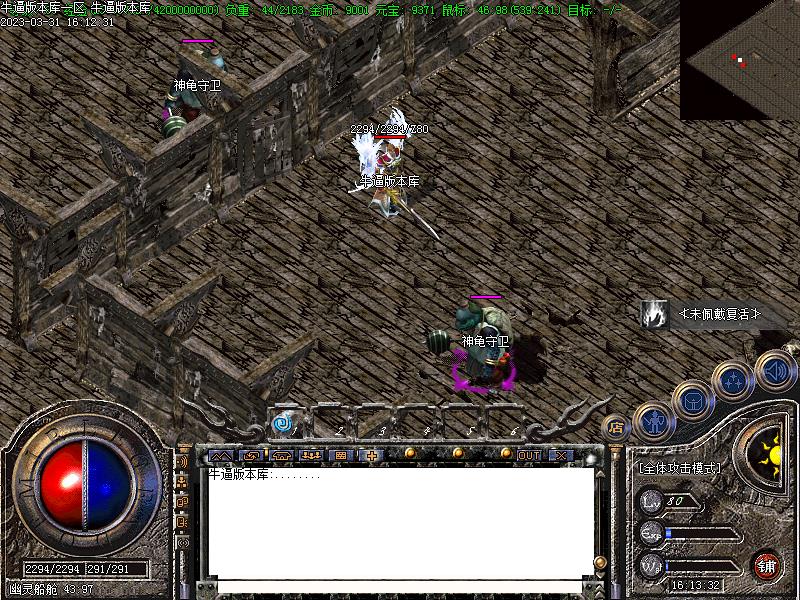Select the blue swirl item in hotbar slot 1
Viewport: 800px width, 600px height.
283,424
